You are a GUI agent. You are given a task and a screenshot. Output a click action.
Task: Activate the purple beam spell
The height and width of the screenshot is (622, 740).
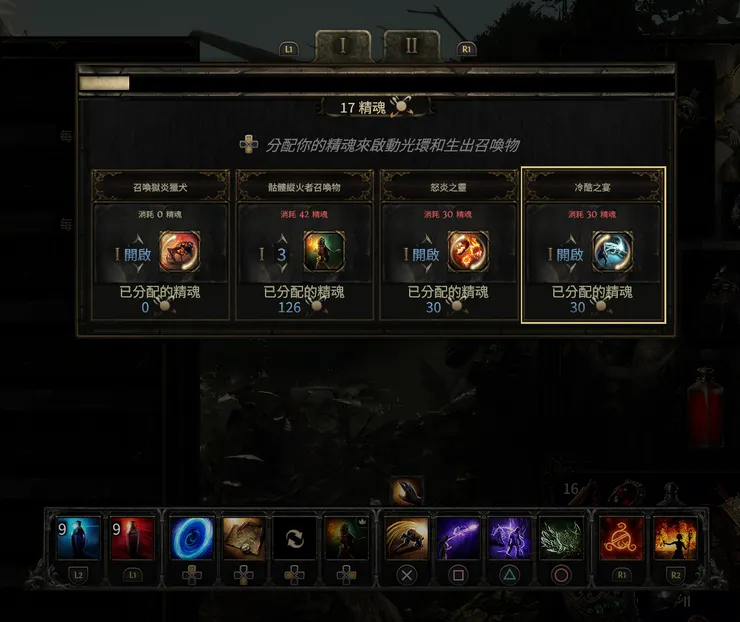pos(458,539)
